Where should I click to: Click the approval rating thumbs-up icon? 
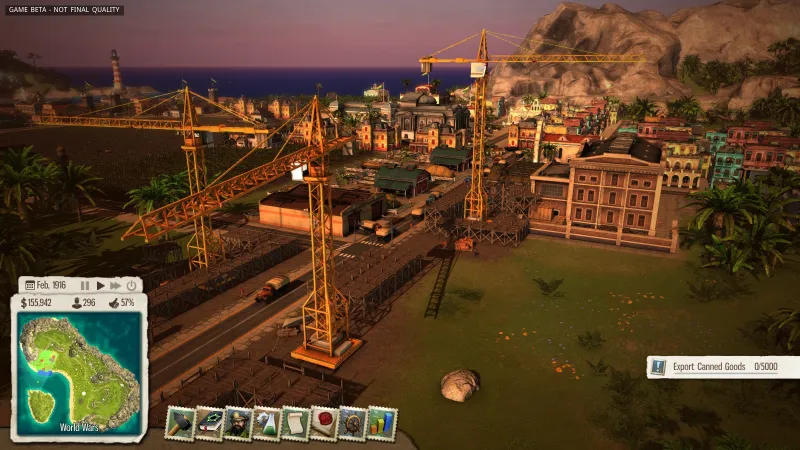pyautogui.click(x=114, y=302)
